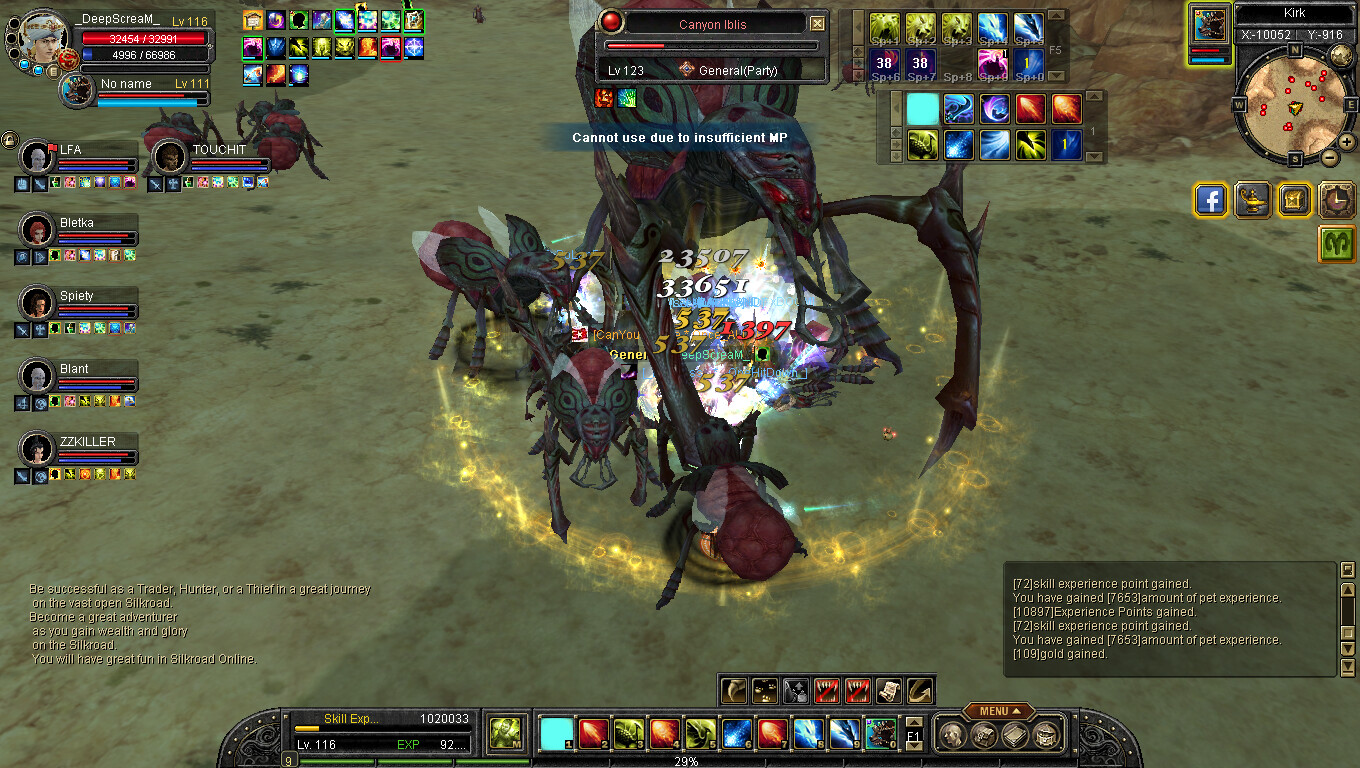Click the paw print pet action icon
1360x768 pixels.
765,690
